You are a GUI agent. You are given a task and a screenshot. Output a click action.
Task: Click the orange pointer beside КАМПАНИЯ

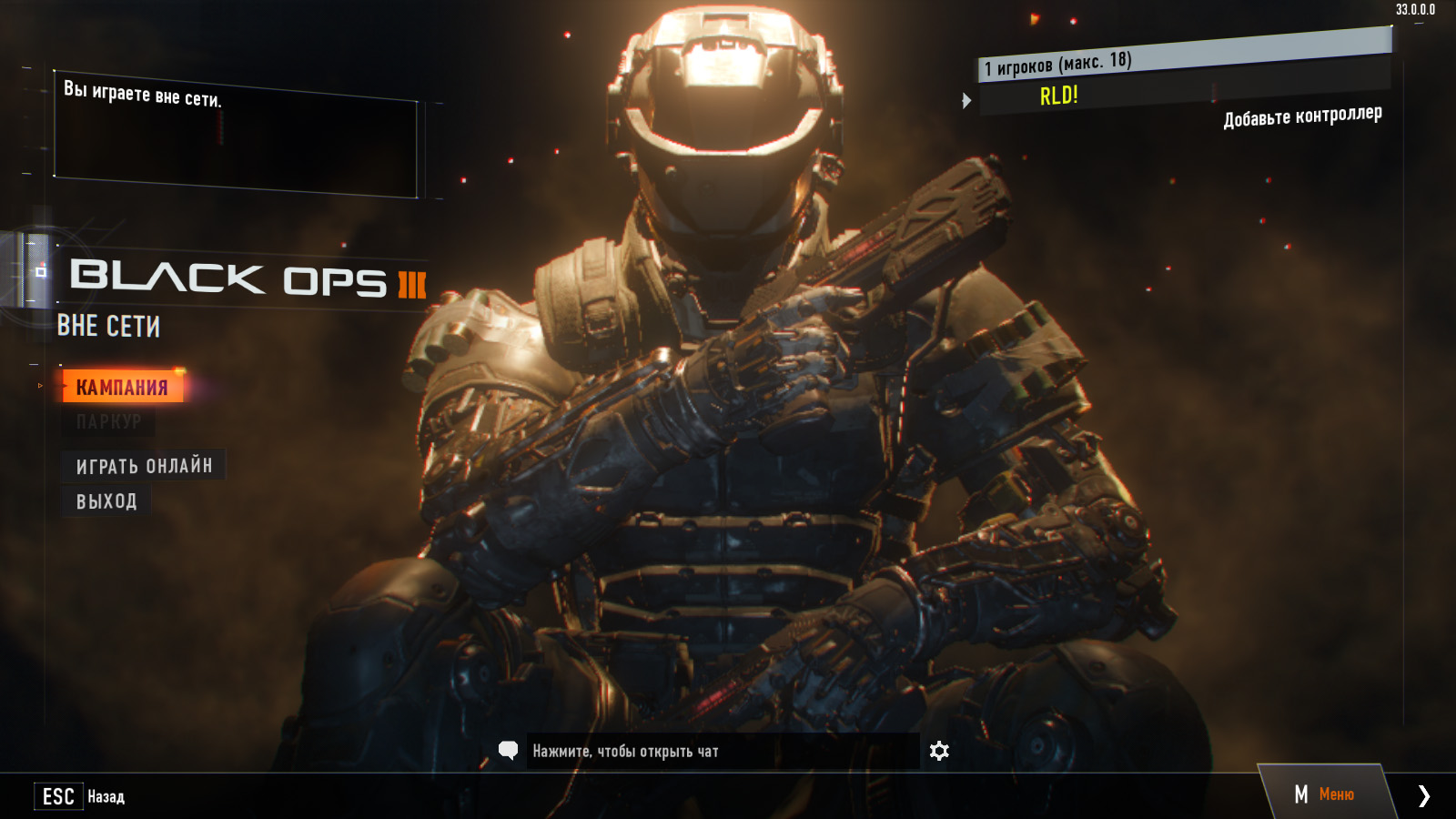click(x=42, y=385)
